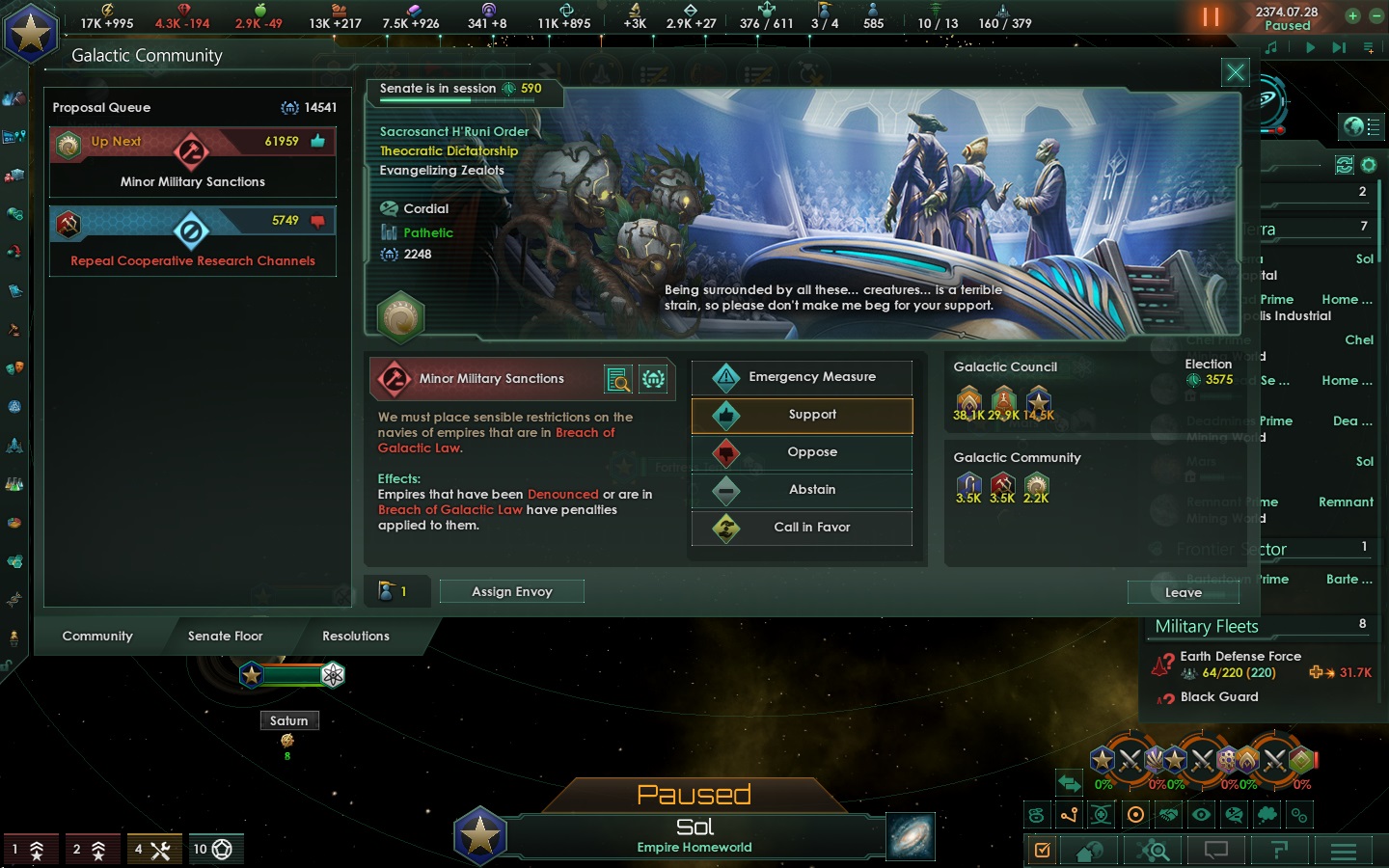The image size is (1389, 868).
Task: Click the pause icon in the top-right corner
Action: [x=1212, y=16]
